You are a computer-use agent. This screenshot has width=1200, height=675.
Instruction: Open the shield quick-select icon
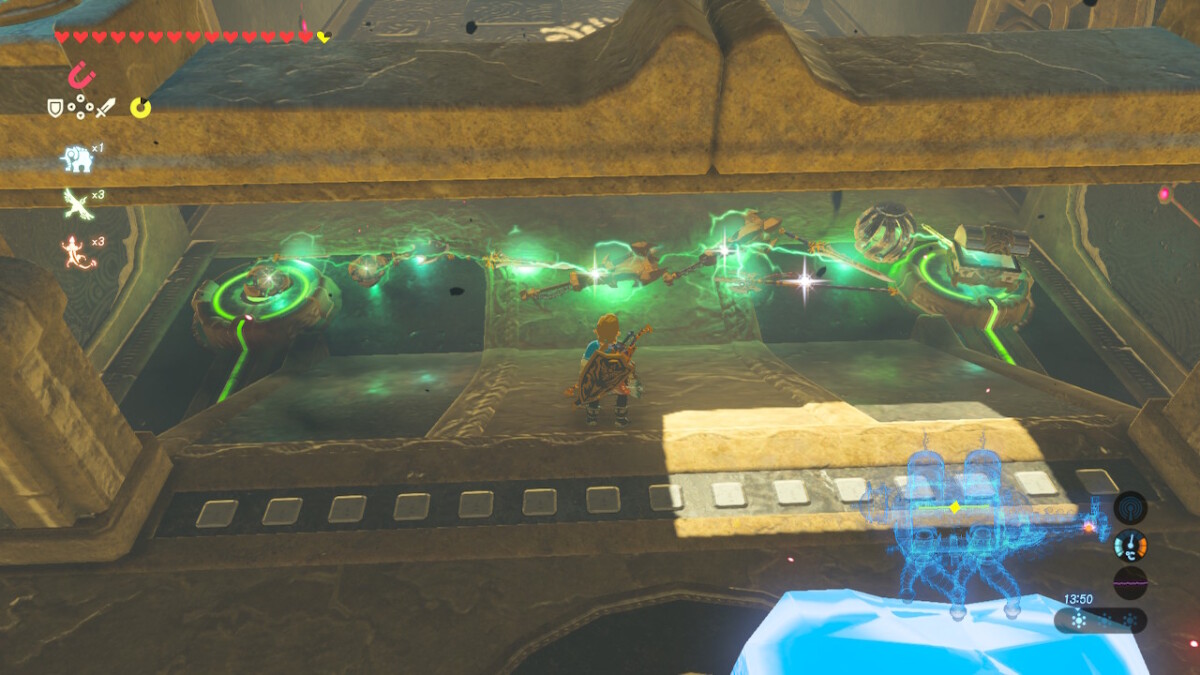pyautogui.click(x=55, y=106)
